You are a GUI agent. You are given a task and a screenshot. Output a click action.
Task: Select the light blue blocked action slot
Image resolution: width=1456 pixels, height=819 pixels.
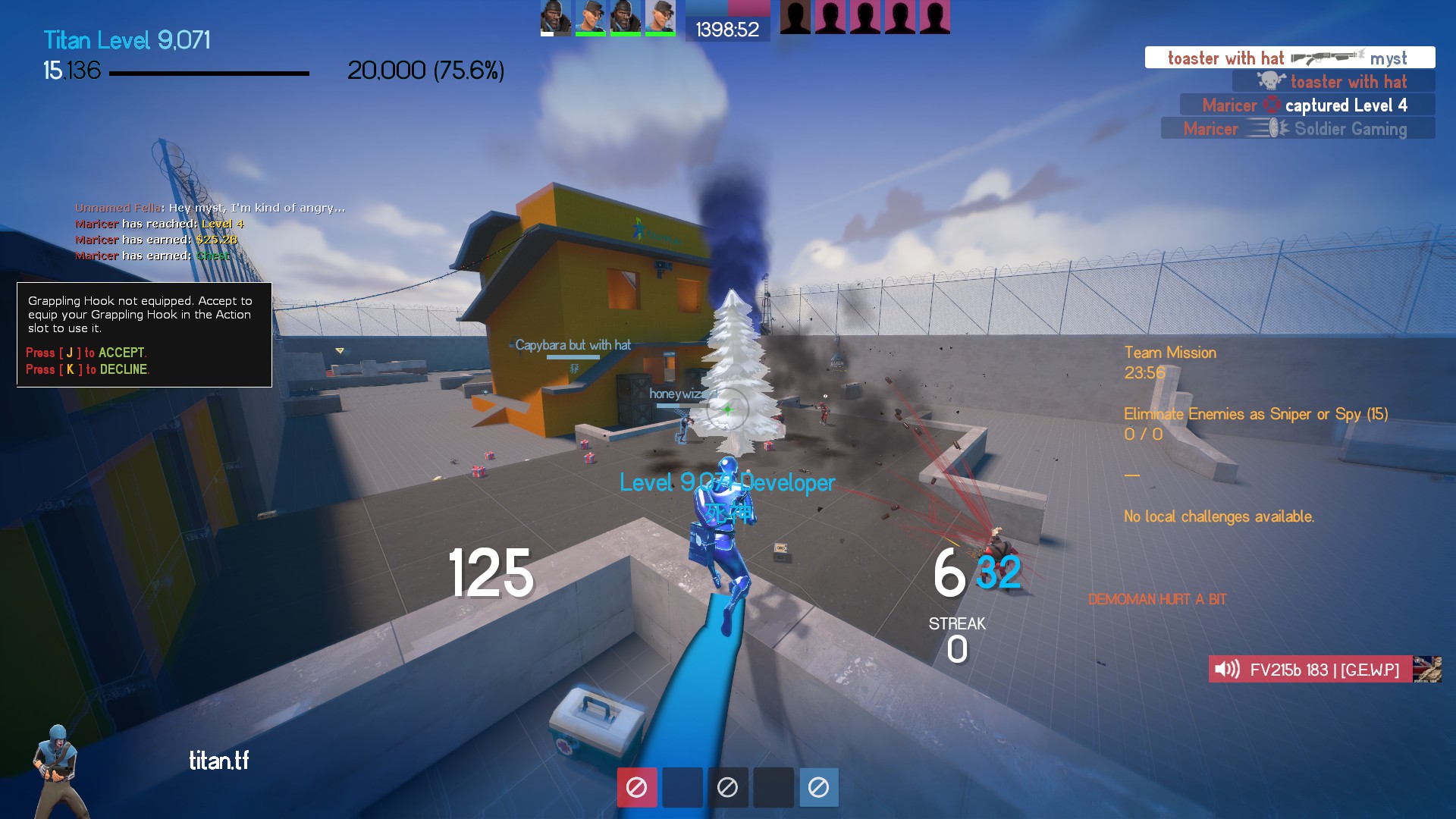click(x=818, y=787)
